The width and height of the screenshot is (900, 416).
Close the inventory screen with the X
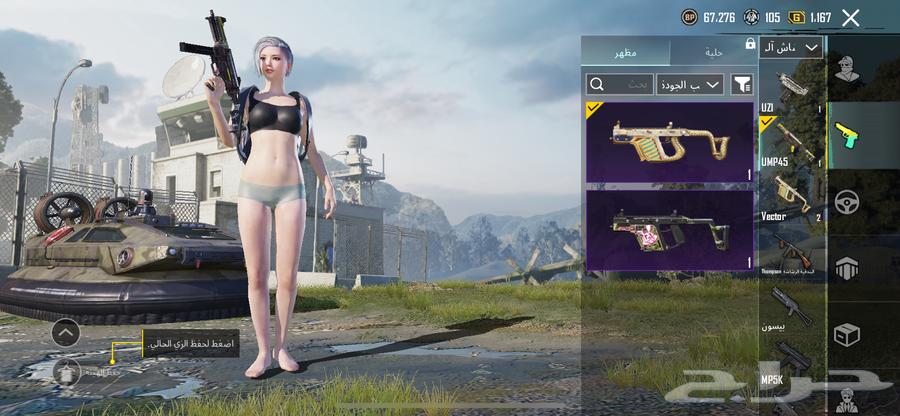point(851,17)
